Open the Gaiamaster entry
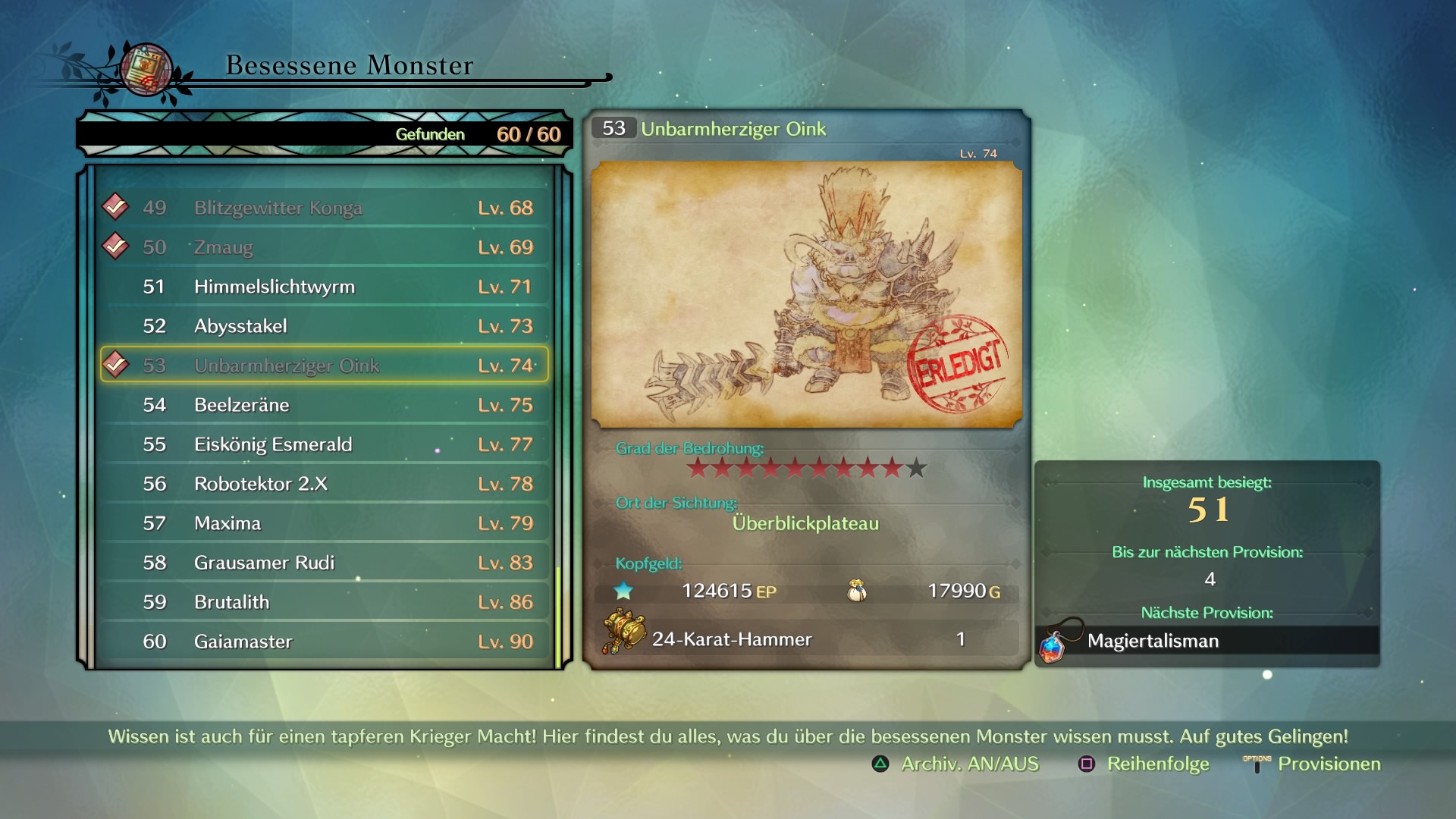The width and height of the screenshot is (1456, 819). coord(325,642)
